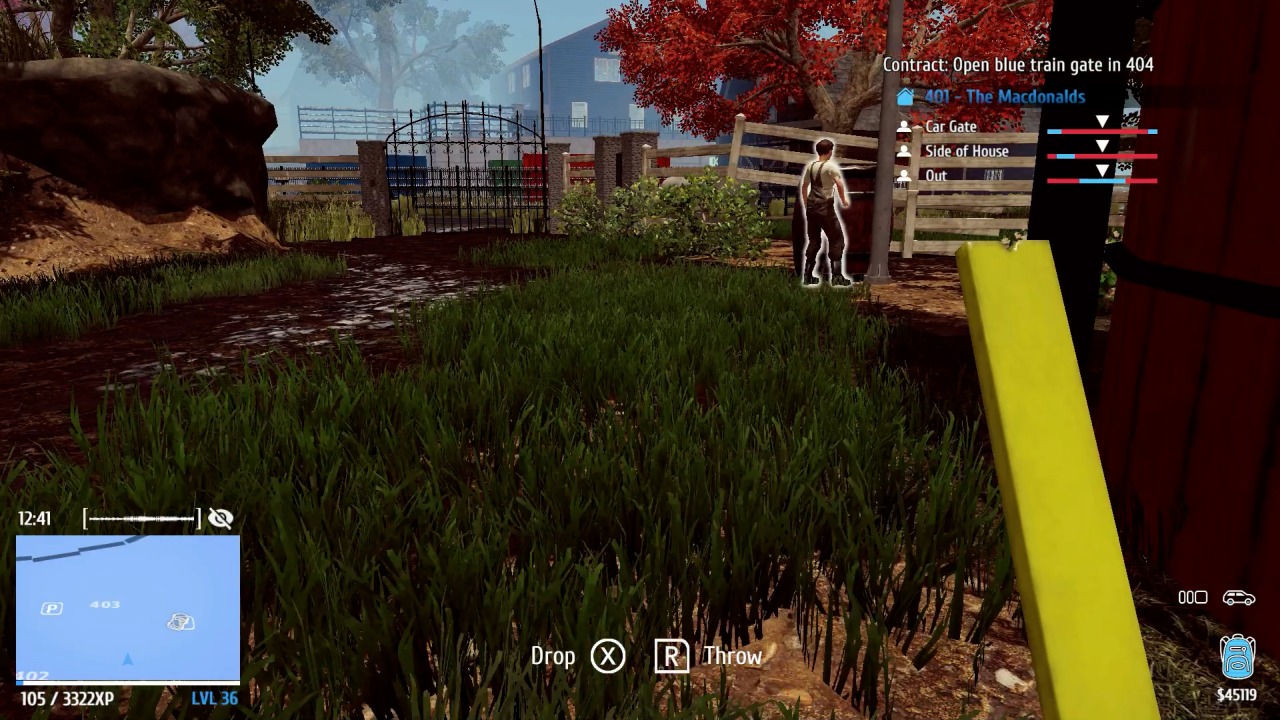Click the item slot indicator above the car icon
Screen dimensions: 1280x720
(x=1193, y=597)
